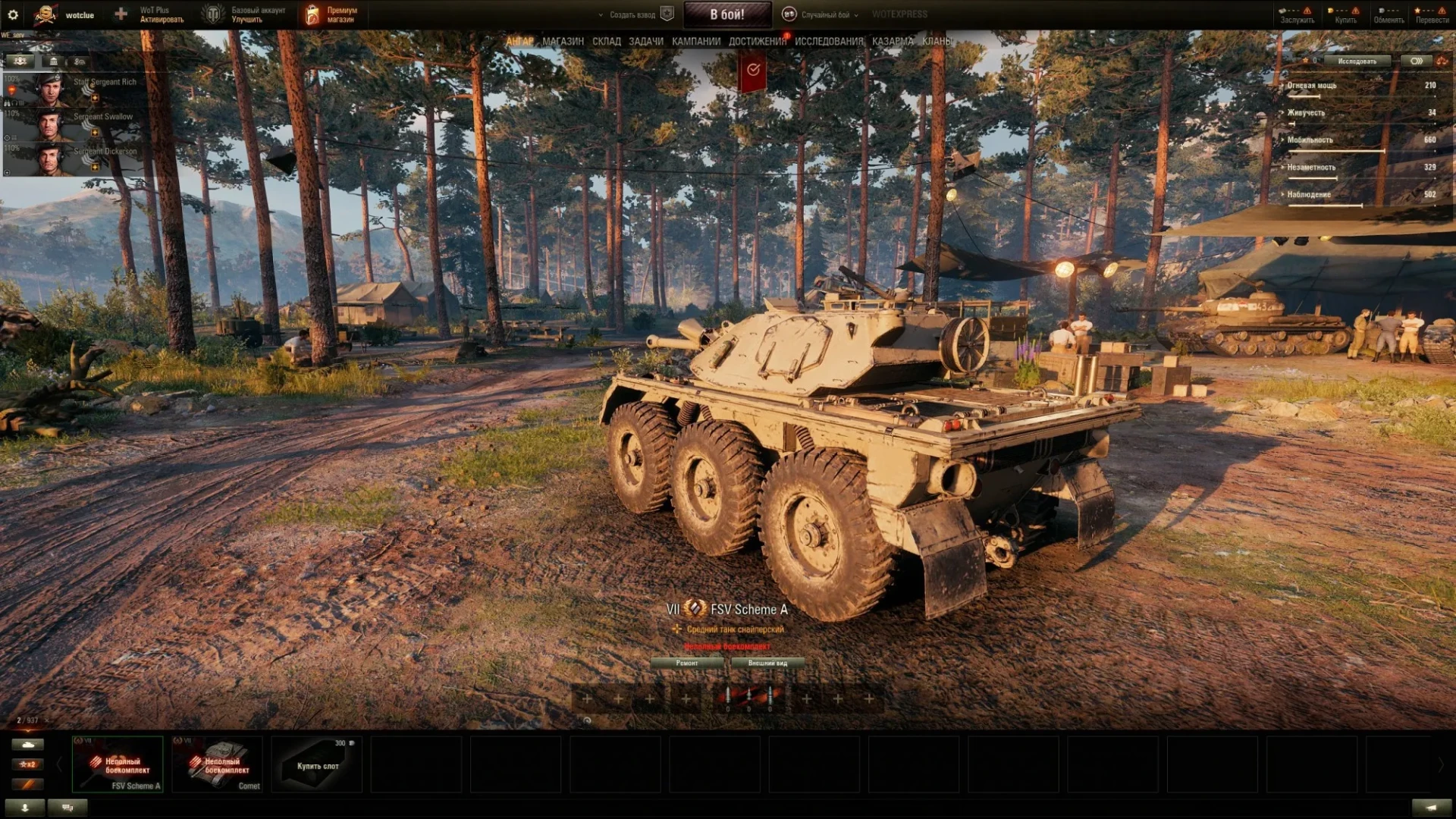Open the КАМПАНИИ tab

[x=695, y=42]
